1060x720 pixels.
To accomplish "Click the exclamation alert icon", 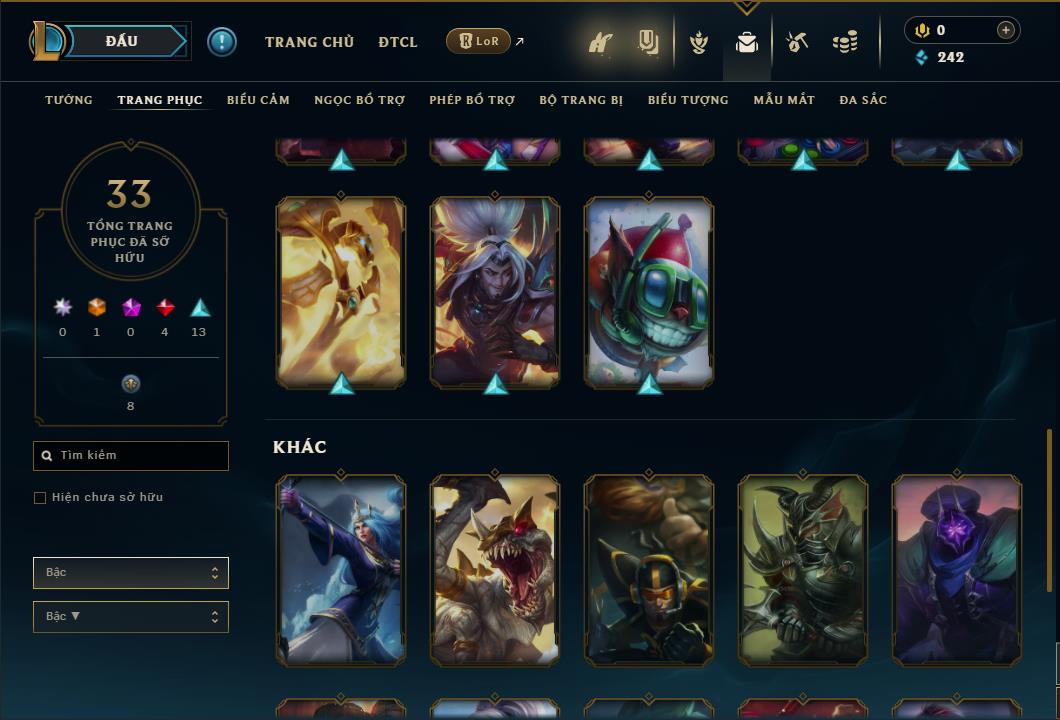I will (x=222, y=41).
